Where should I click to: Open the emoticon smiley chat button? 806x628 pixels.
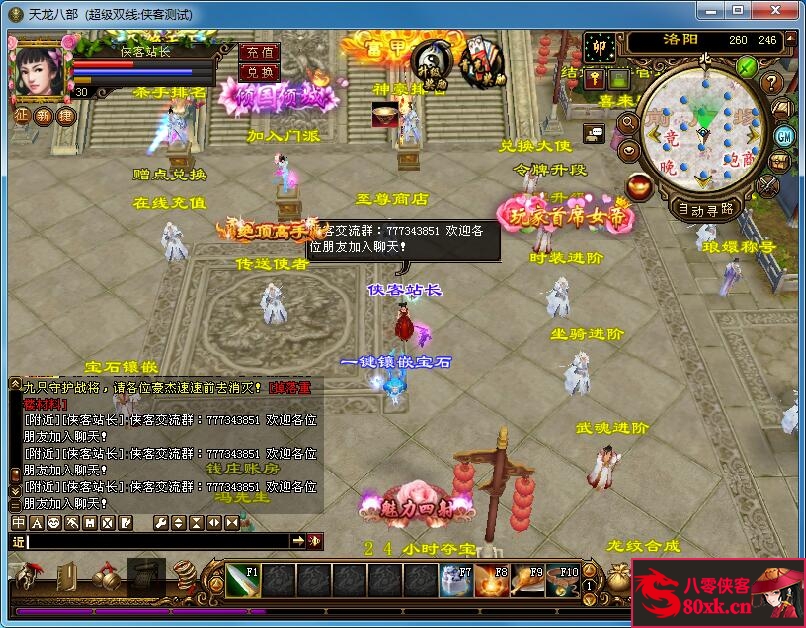(x=53, y=523)
